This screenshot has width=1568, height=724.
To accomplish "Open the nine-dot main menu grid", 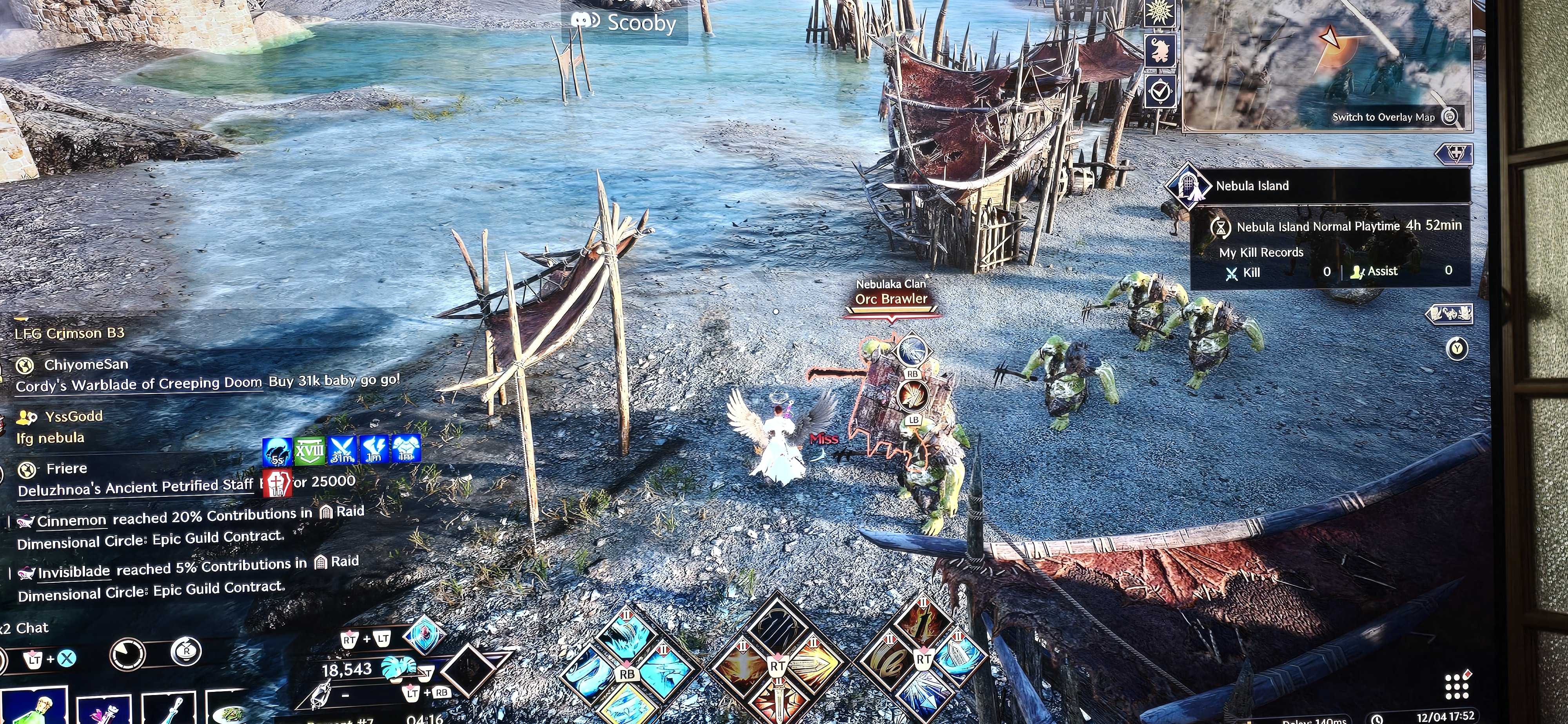I will (1457, 687).
